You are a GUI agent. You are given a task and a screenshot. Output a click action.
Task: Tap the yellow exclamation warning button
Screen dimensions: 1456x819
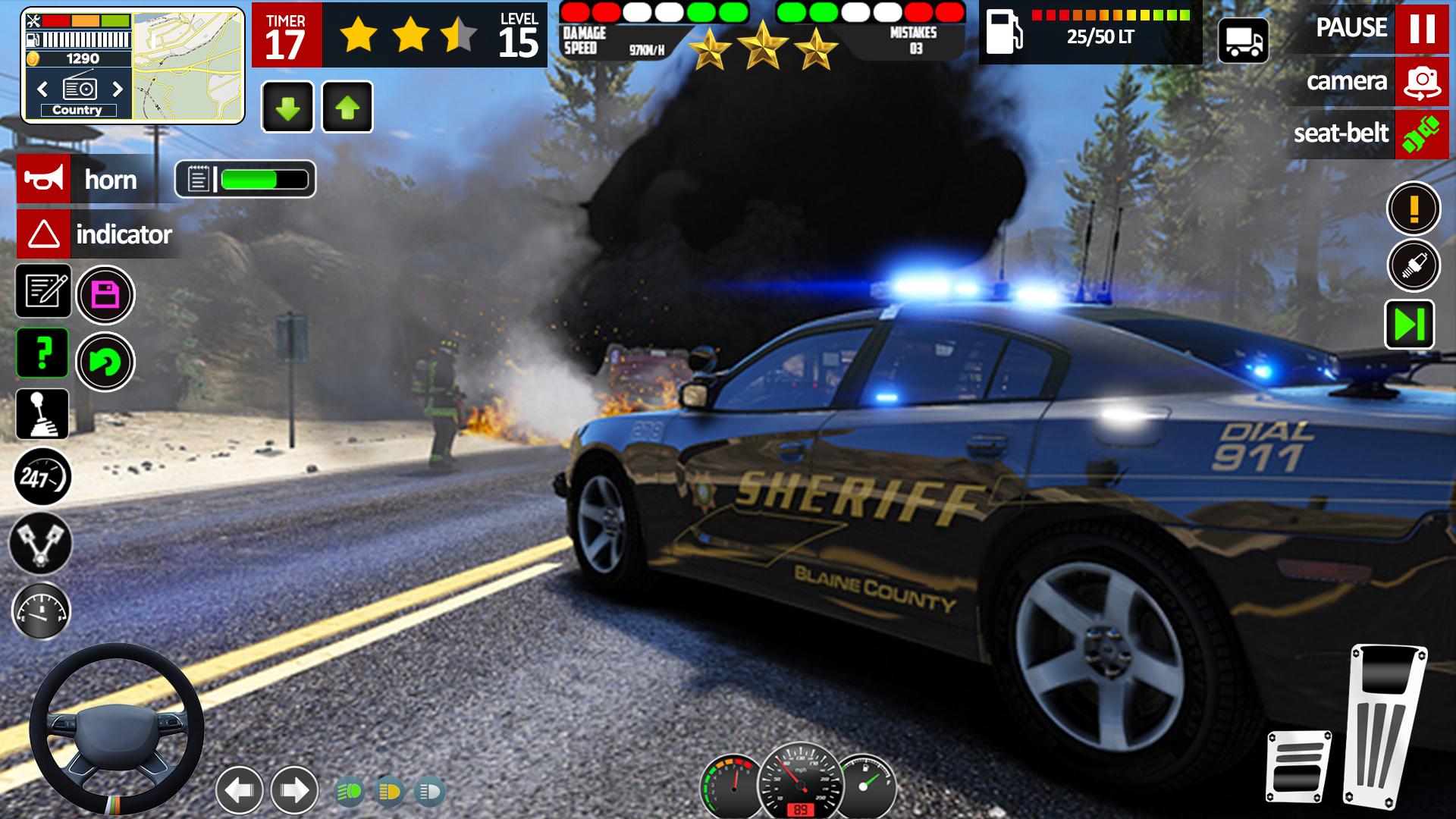(x=1414, y=209)
